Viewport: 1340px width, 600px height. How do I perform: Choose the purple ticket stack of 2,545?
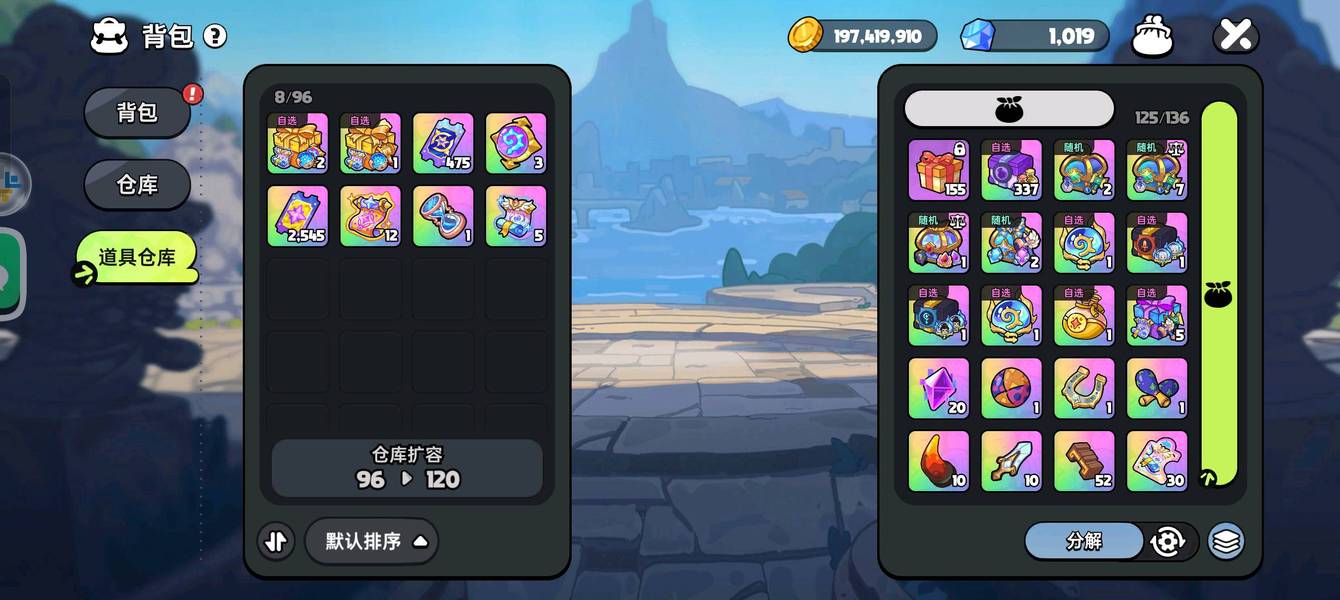coord(297,216)
